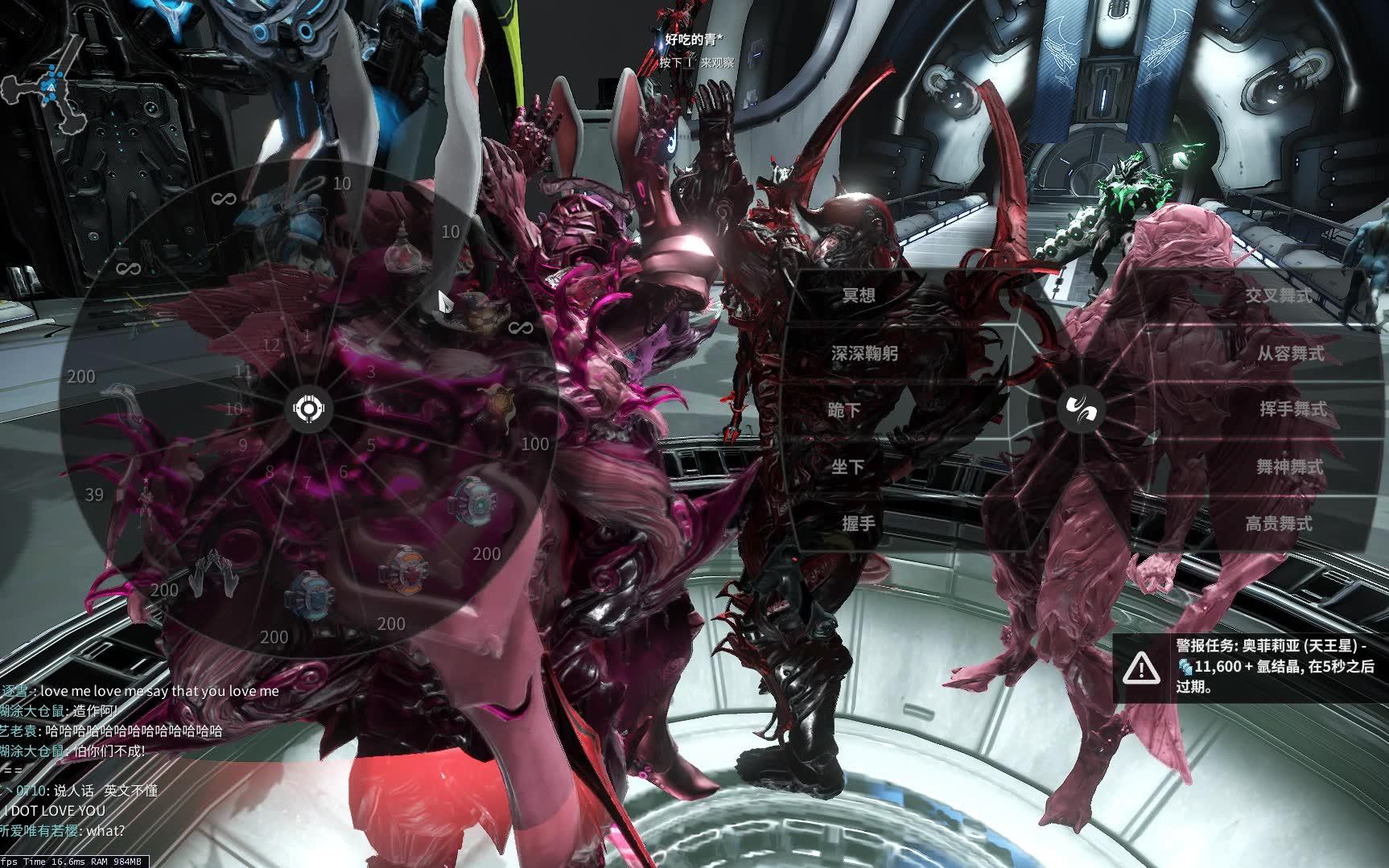Choose the 从容舞式 dance emote
Viewport: 1389px width, 868px height.
[x=1290, y=353]
